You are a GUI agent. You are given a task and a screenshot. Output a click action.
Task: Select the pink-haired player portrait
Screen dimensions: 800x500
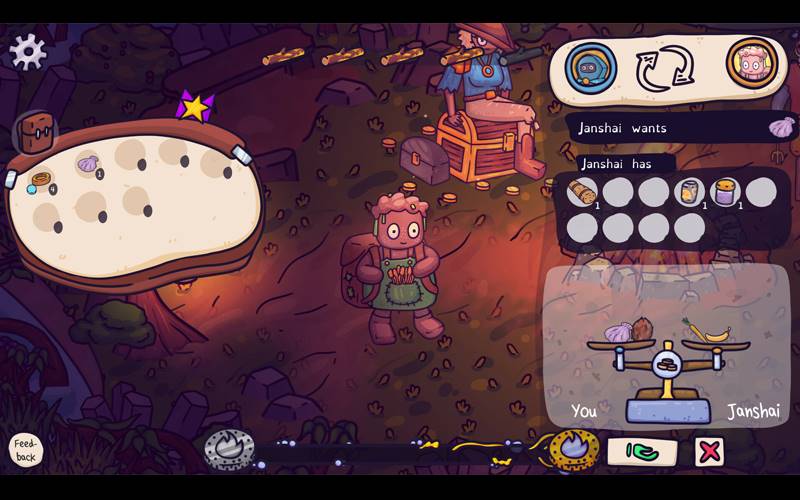pos(751,63)
